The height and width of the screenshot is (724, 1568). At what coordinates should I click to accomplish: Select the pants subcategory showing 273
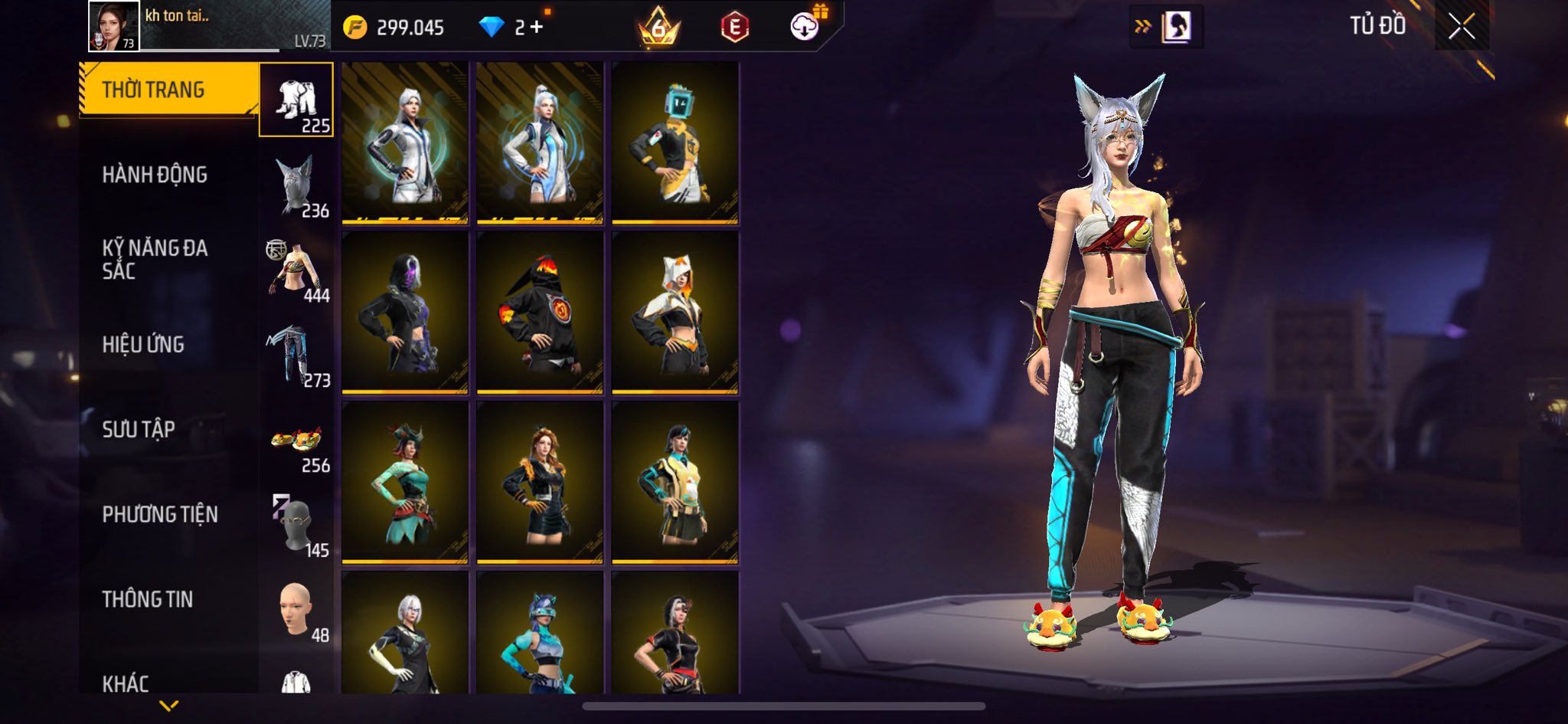coord(296,355)
